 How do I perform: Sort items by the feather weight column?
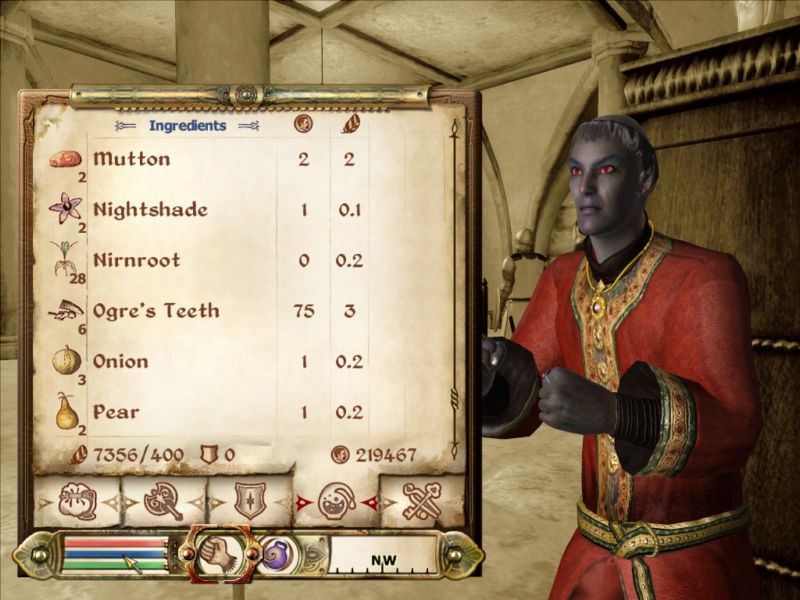click(351, 125)
